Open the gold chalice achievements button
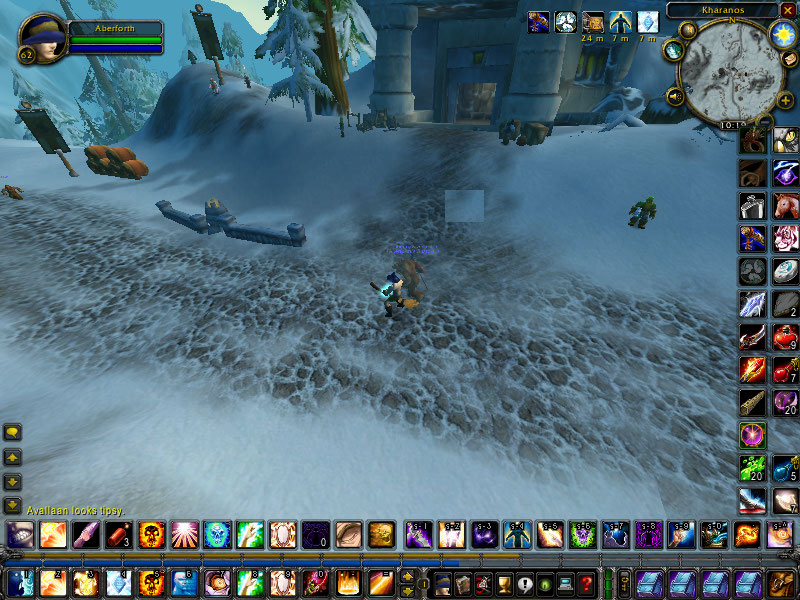 (504, 582)
